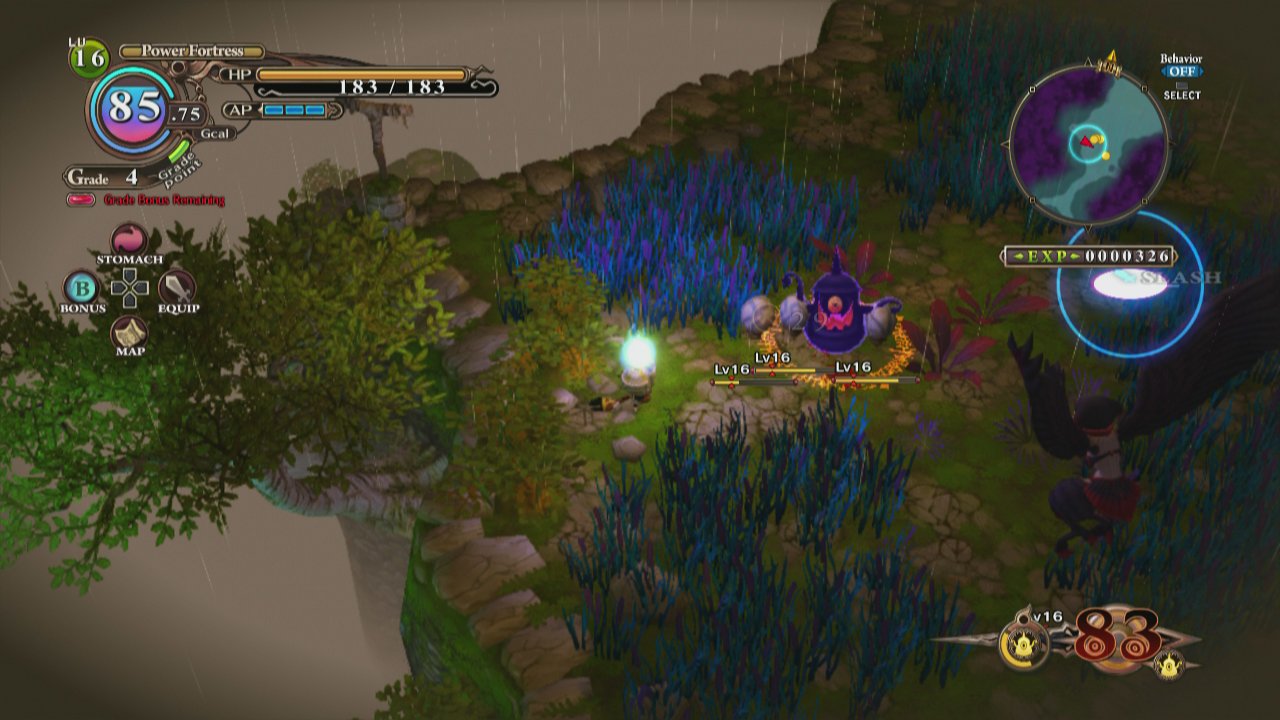This screenshot has height=720, width=1280.
Task: Toggle Behavior from OFF to ON
Action: tap(1182, 71)
